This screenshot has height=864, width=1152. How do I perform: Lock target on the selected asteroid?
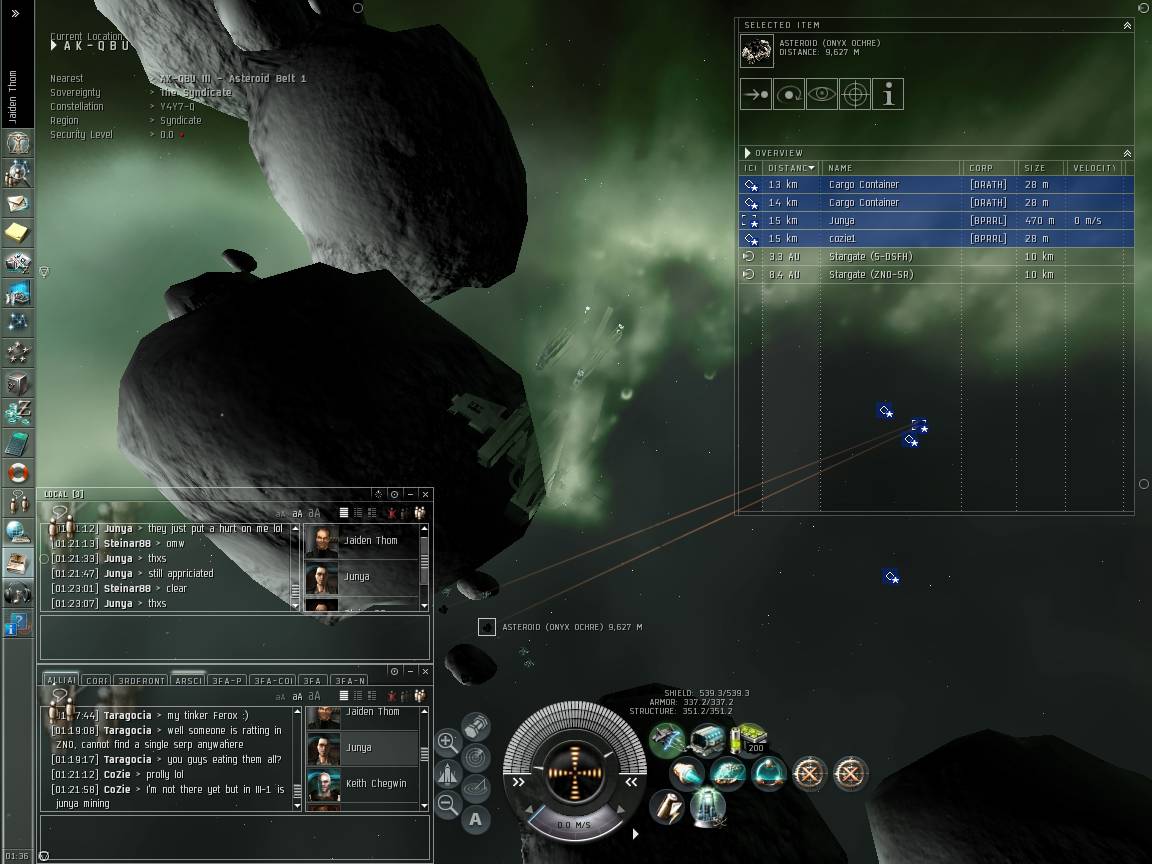pos(855,94)
